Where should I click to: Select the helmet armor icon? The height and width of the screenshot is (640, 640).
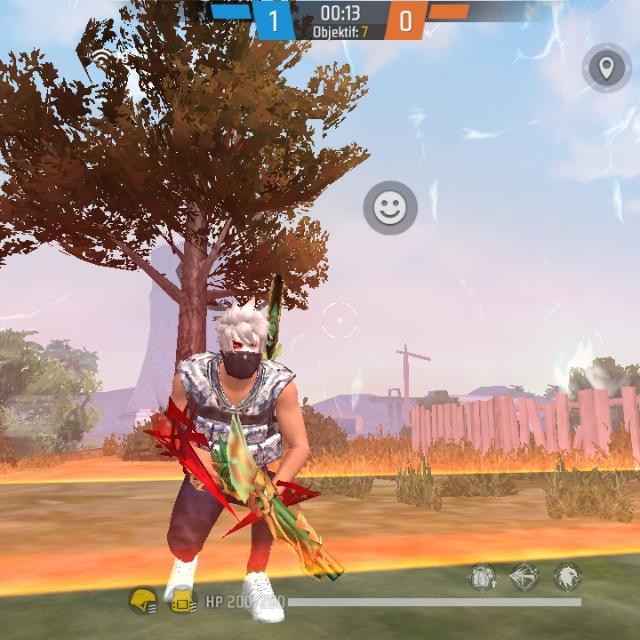coord(143,600)
